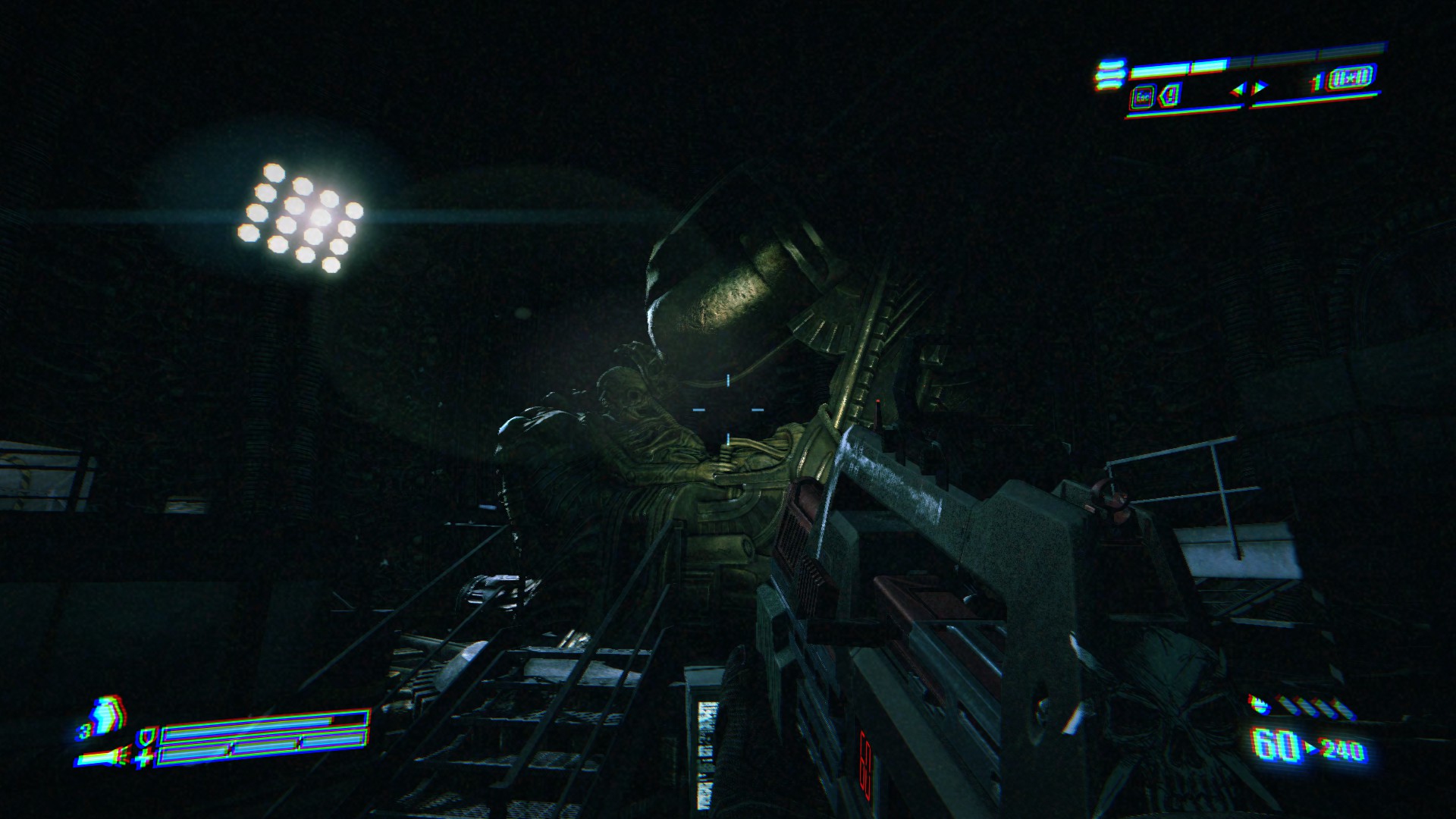The height and width of the screenshot is (819, 1456).
Task: Click the health cross icon
Action: click(144, 757)
